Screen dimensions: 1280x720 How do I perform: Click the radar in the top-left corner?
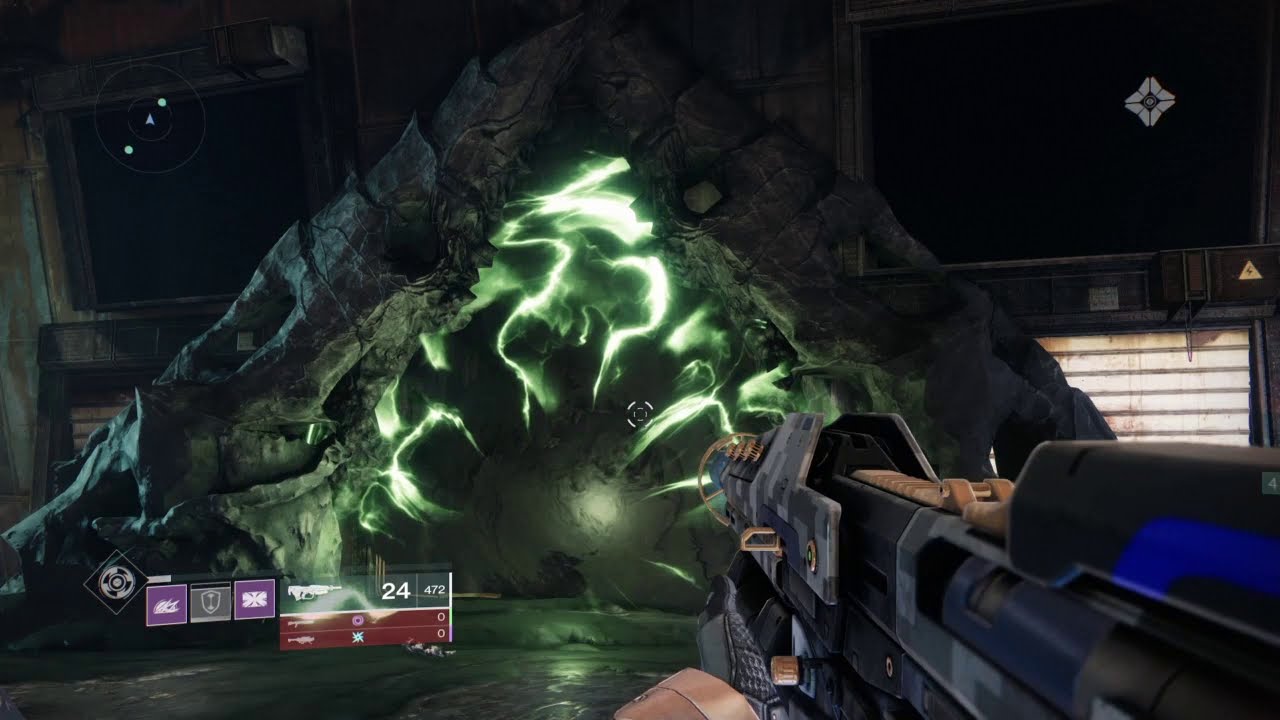click(x=150, y=120)
